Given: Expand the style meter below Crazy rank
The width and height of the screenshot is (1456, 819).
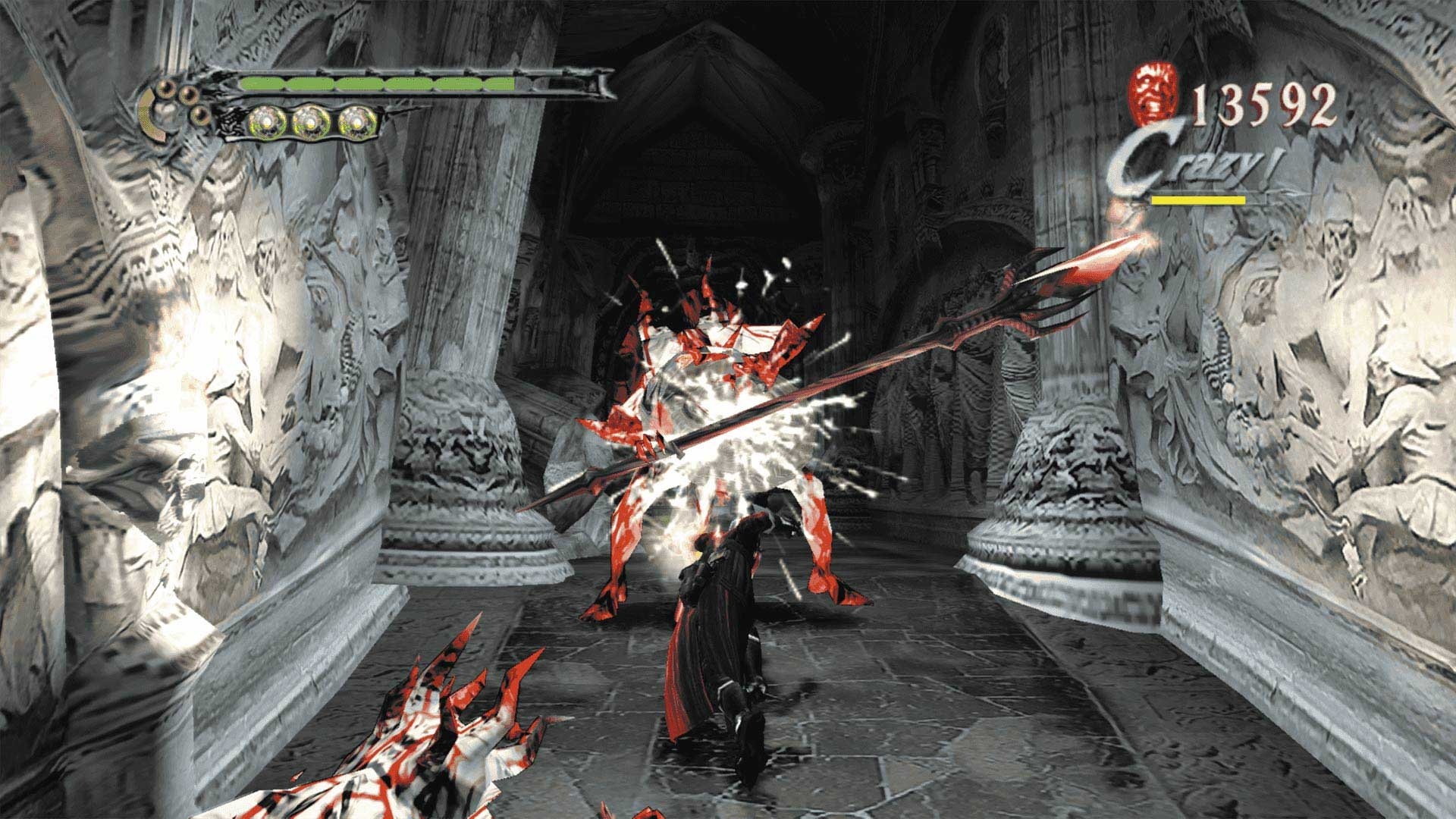Looking at the screenshot, I should [x=1197, y=201].
